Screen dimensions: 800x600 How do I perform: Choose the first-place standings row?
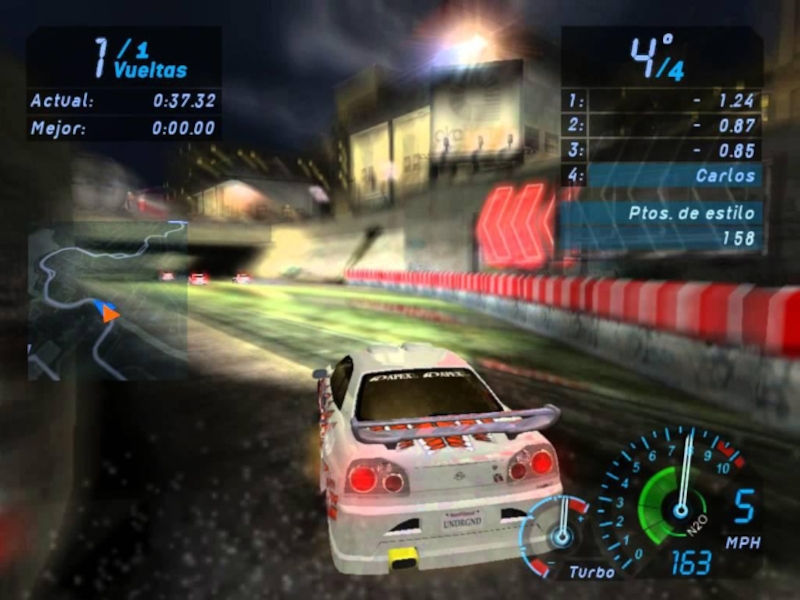tap(662, 100)
